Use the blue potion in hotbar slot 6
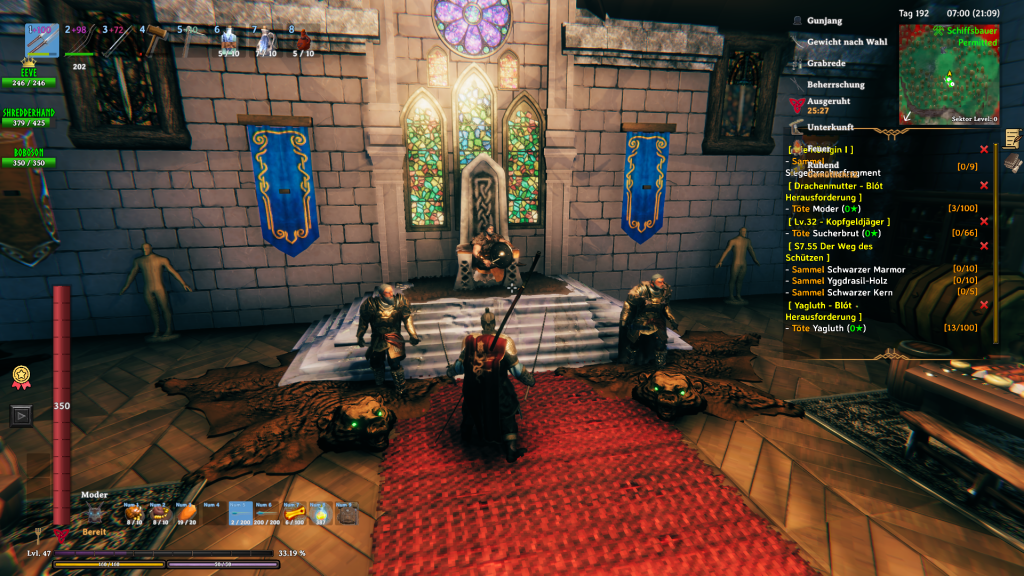Image resolution: width=1024 pixels, height=576 pixels. click(x=229, y=42)
